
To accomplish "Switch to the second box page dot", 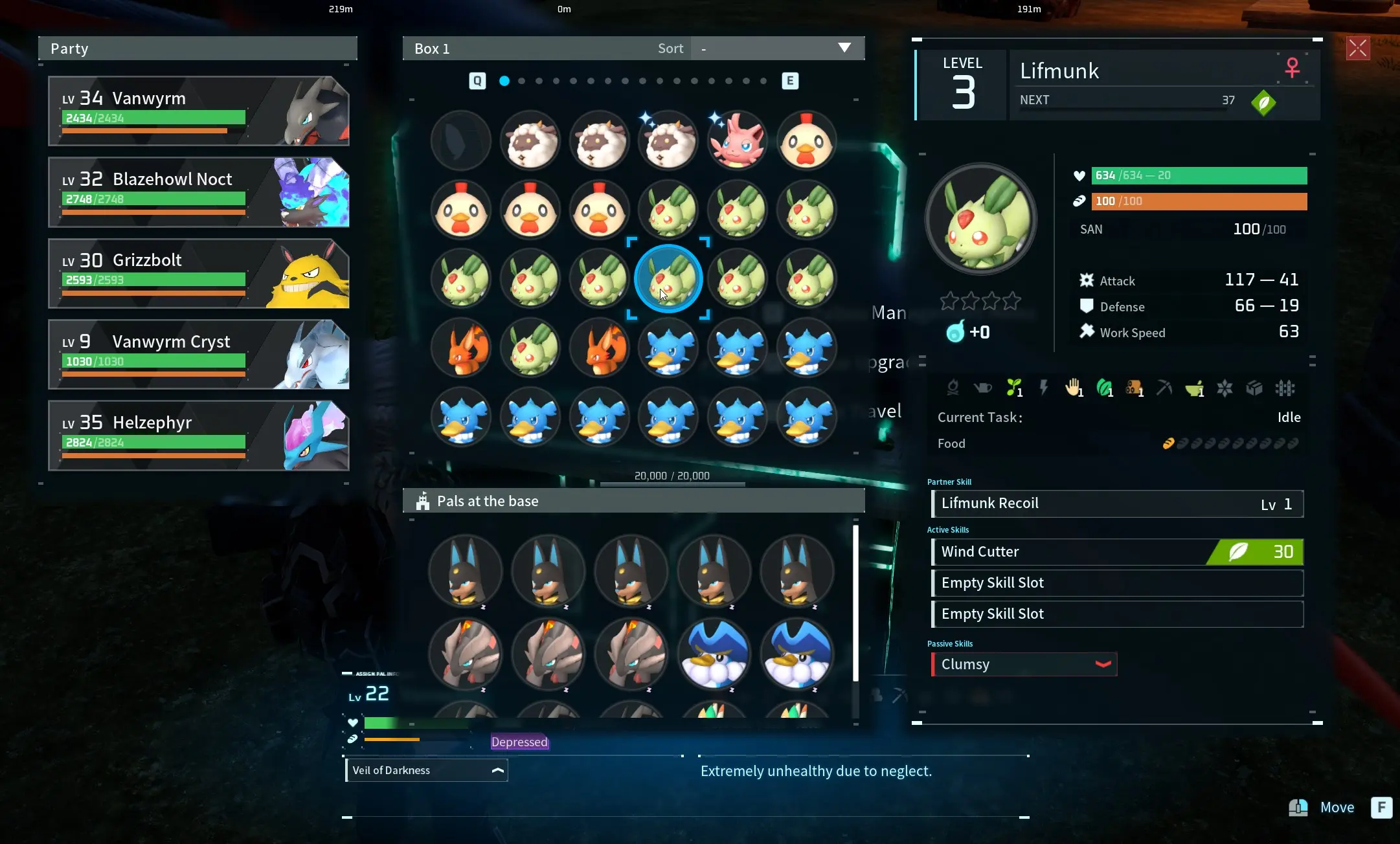I will click(x=522, y=81).
